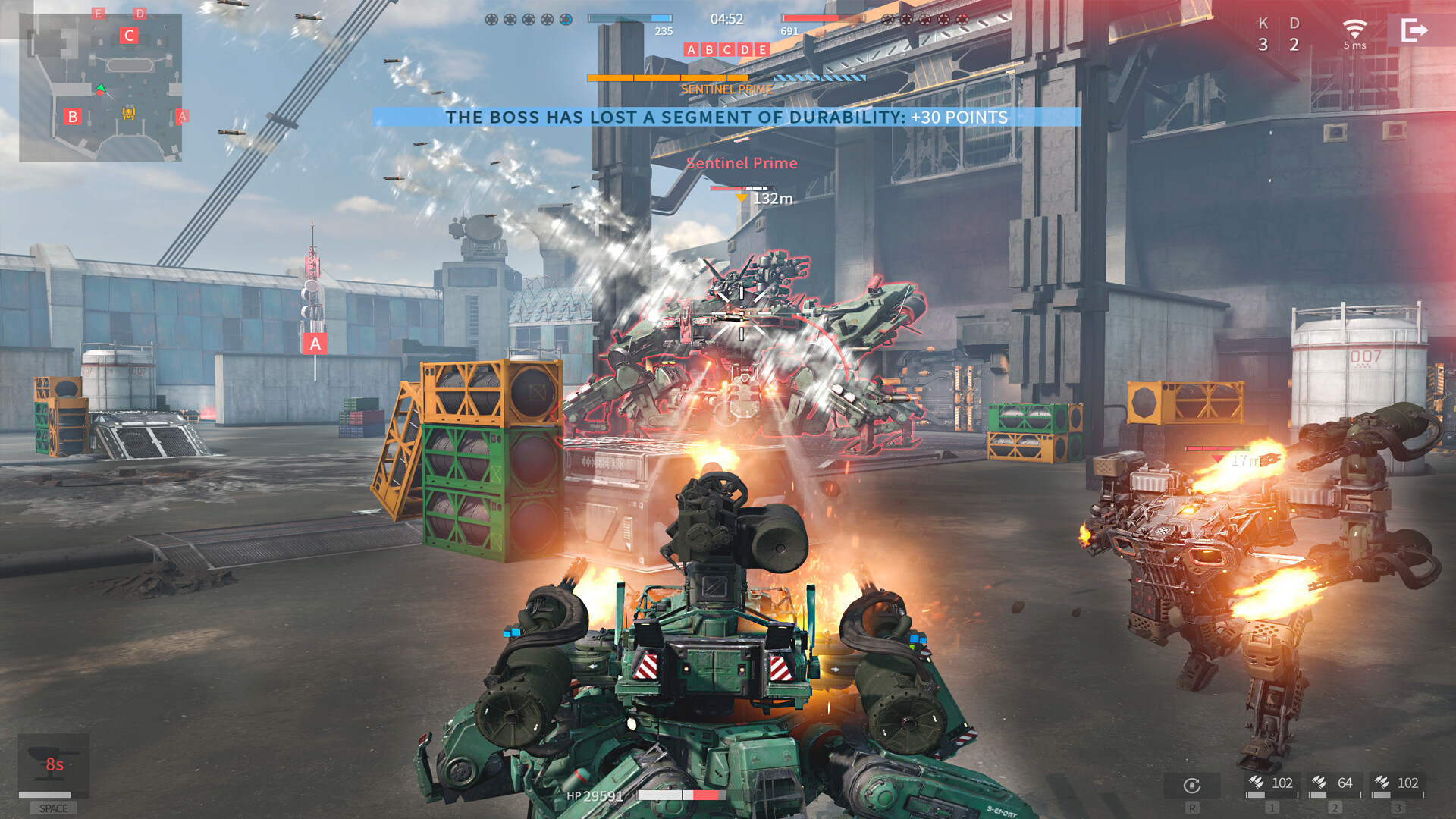Screen dimensions: 1456x819
Task: Click beacon C in the top beacon row
Action: [726, 50]
